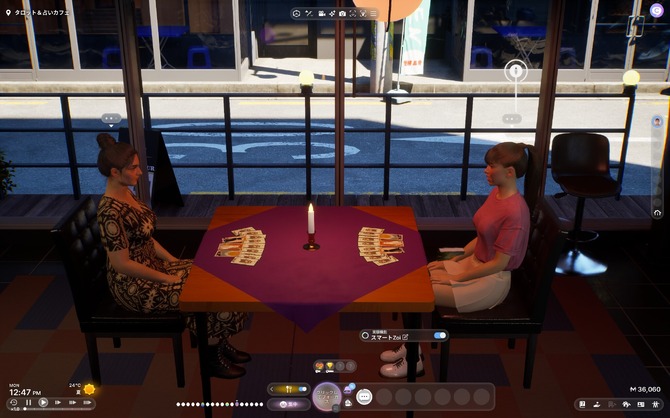The width and height of the screenshot is (670, 418).
Task: Open the rightmost icon in bottom-right toolbar
Action: 657,404
